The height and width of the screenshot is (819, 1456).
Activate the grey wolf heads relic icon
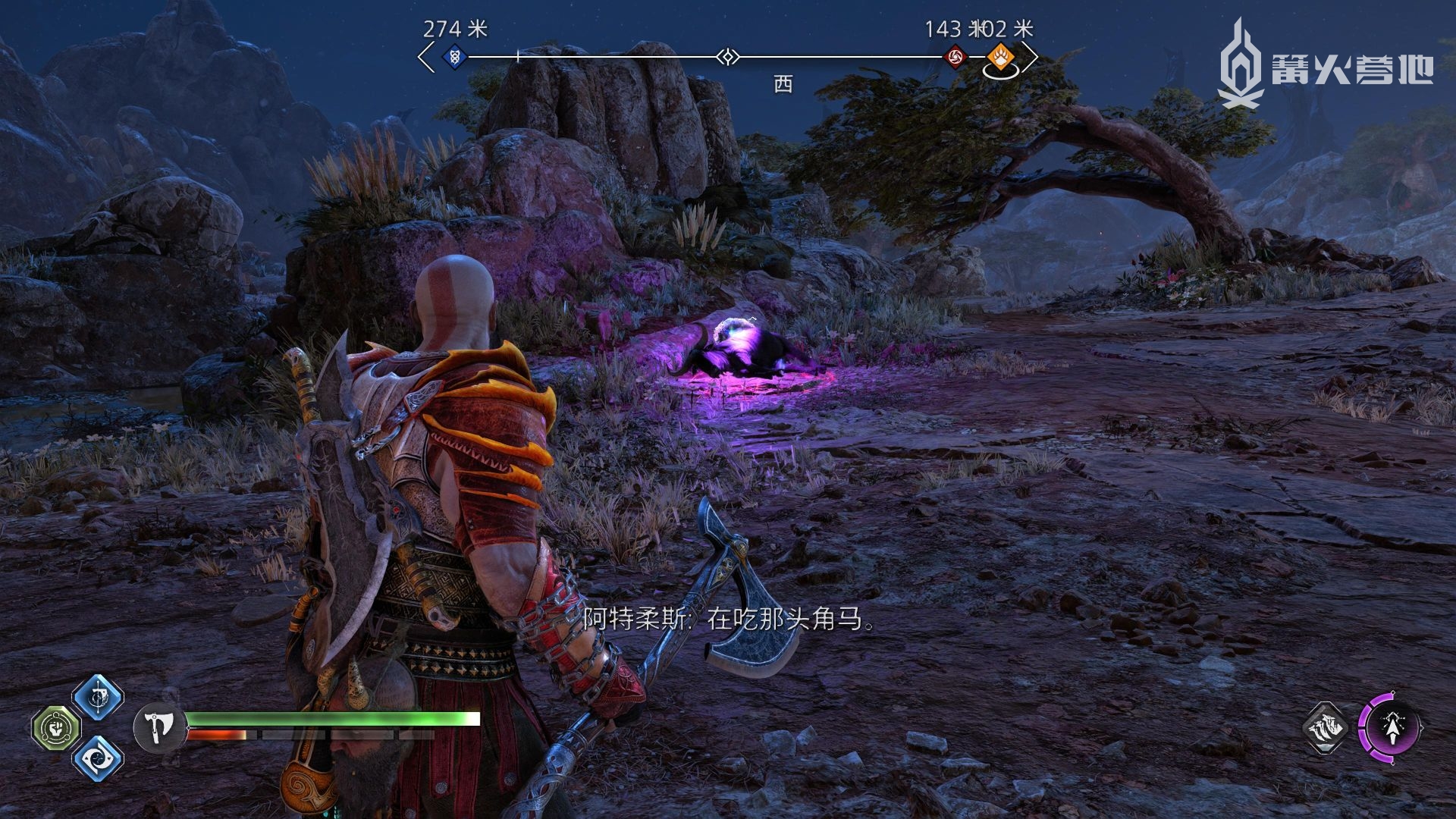click(x=1325, y=728)
